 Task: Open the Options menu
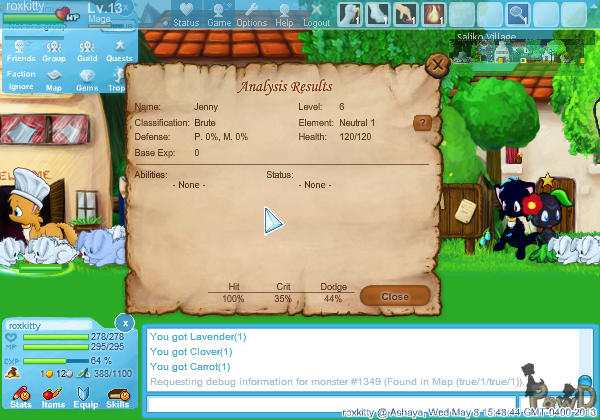[x=251, y=15]
